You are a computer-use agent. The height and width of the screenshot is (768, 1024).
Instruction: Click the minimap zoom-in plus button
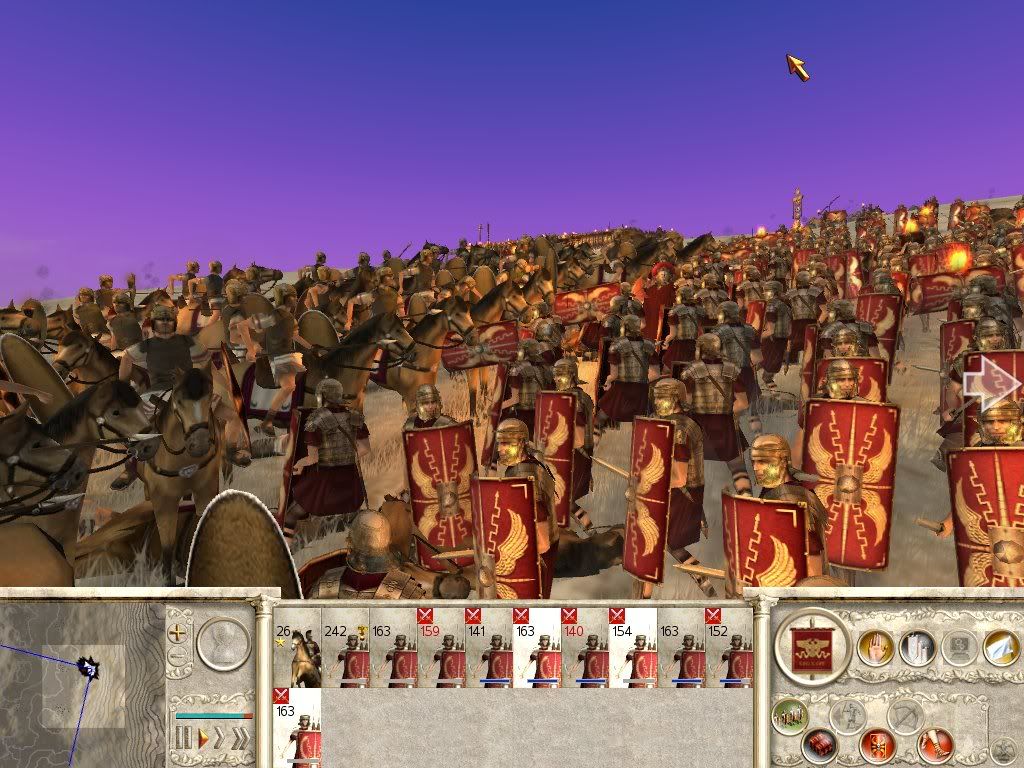point(179,632)
